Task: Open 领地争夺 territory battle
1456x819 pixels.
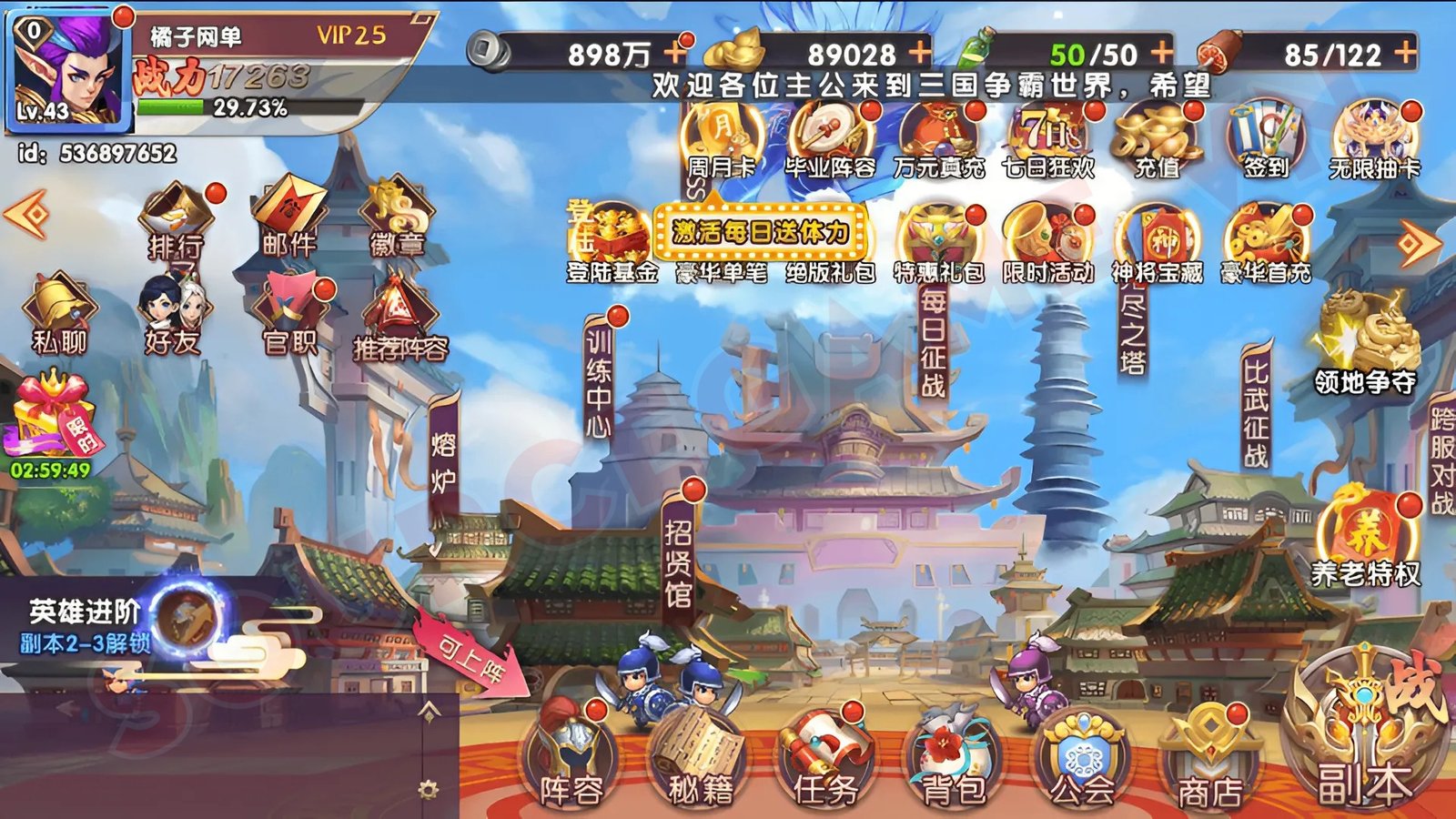Action: tap(1365, 346)
